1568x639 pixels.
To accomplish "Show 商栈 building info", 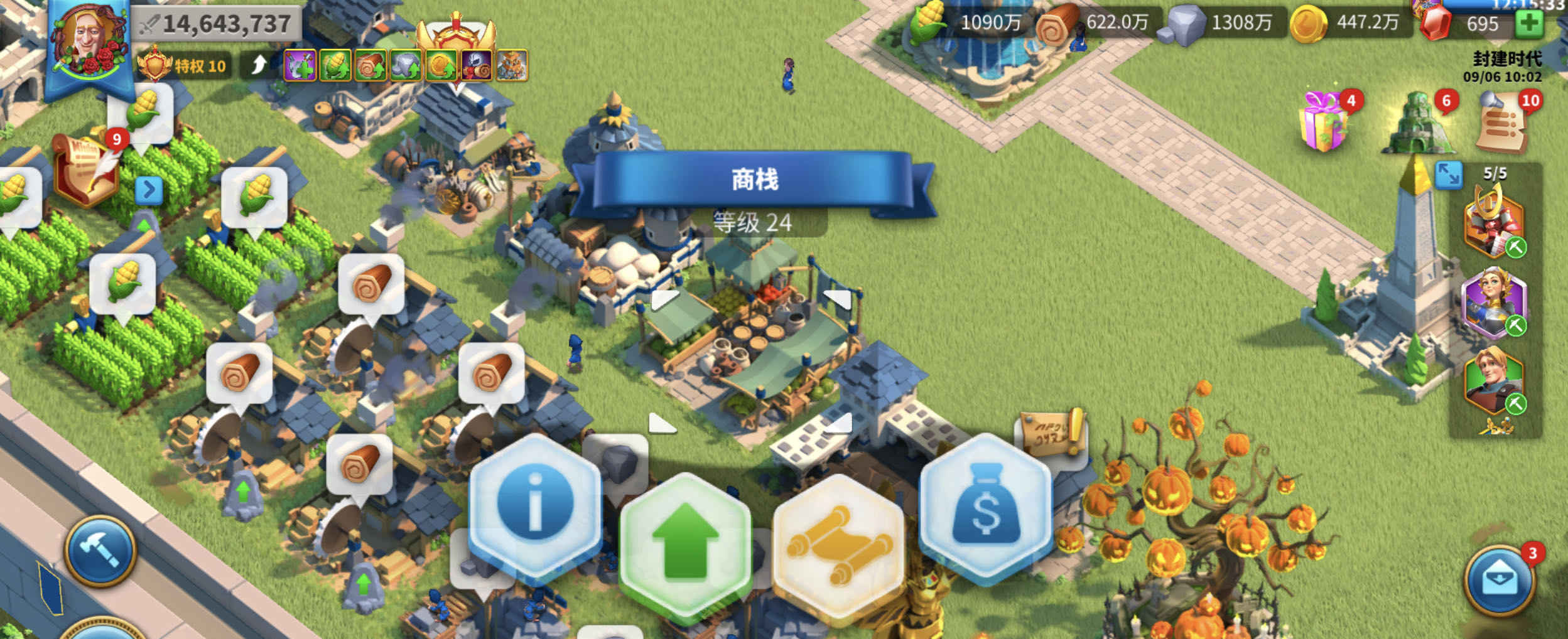I will tap(535, 503).
